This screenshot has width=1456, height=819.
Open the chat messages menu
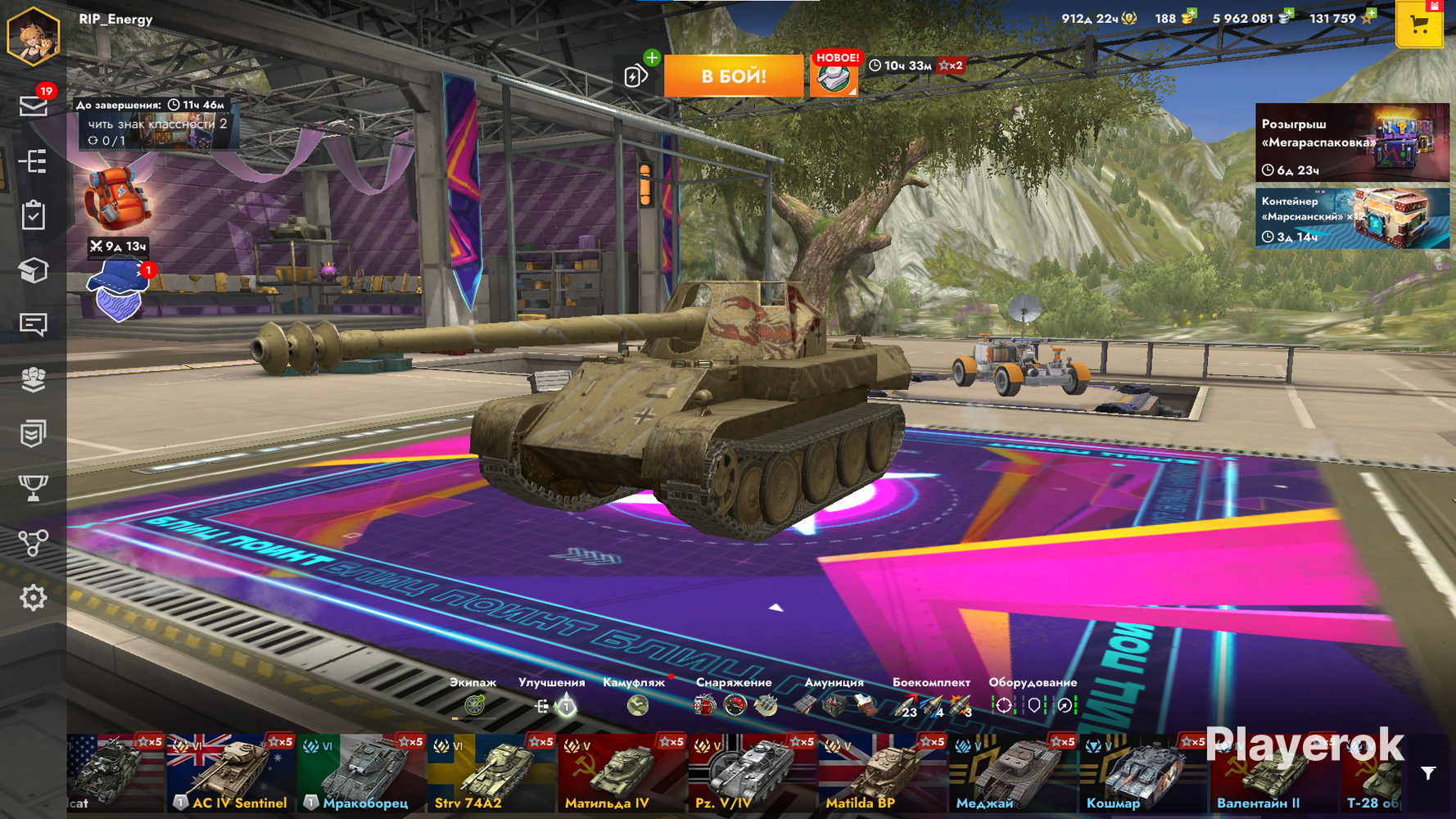click(33, 324)
